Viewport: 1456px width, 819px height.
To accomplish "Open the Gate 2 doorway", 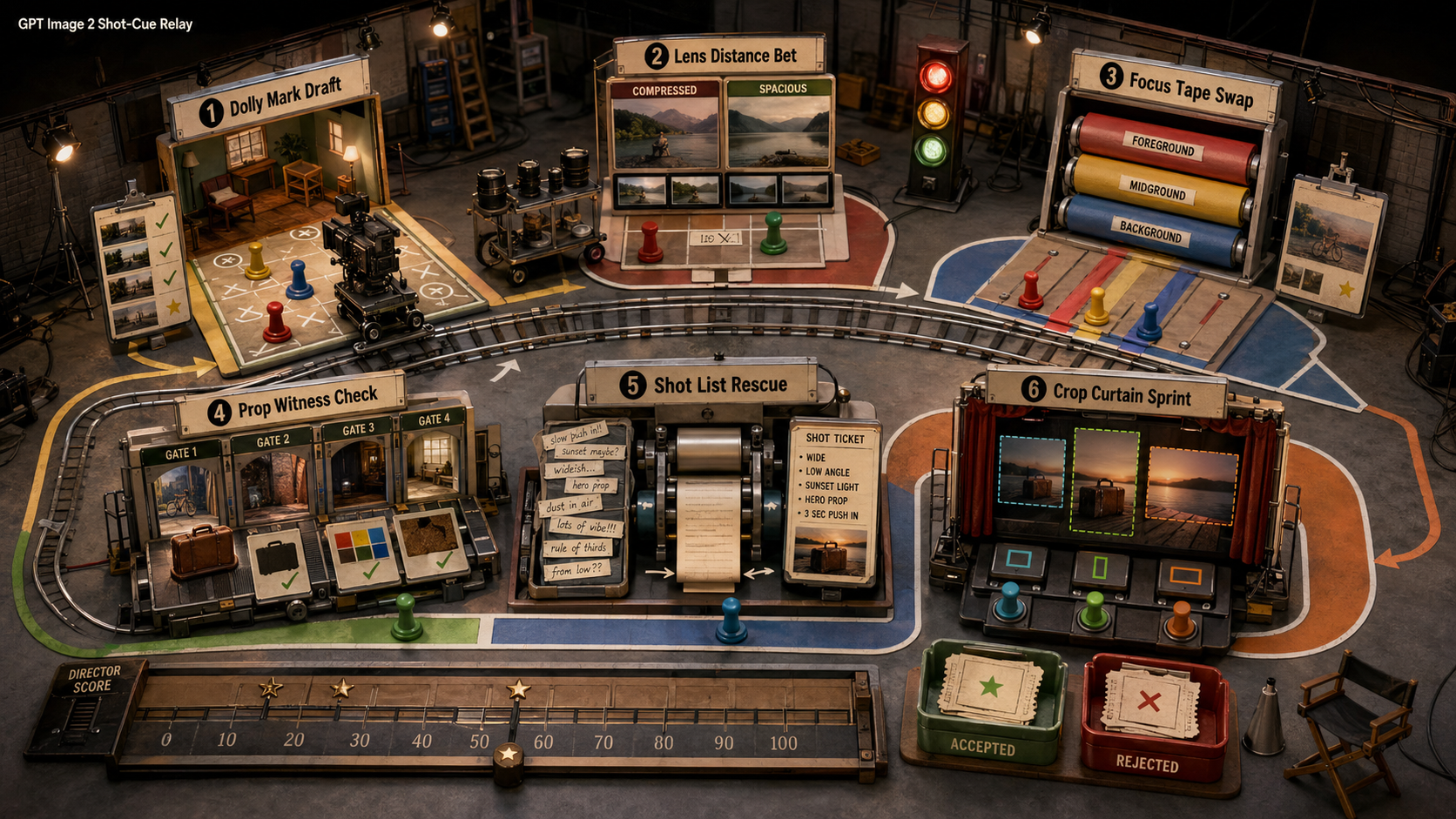I will point(273,487).
